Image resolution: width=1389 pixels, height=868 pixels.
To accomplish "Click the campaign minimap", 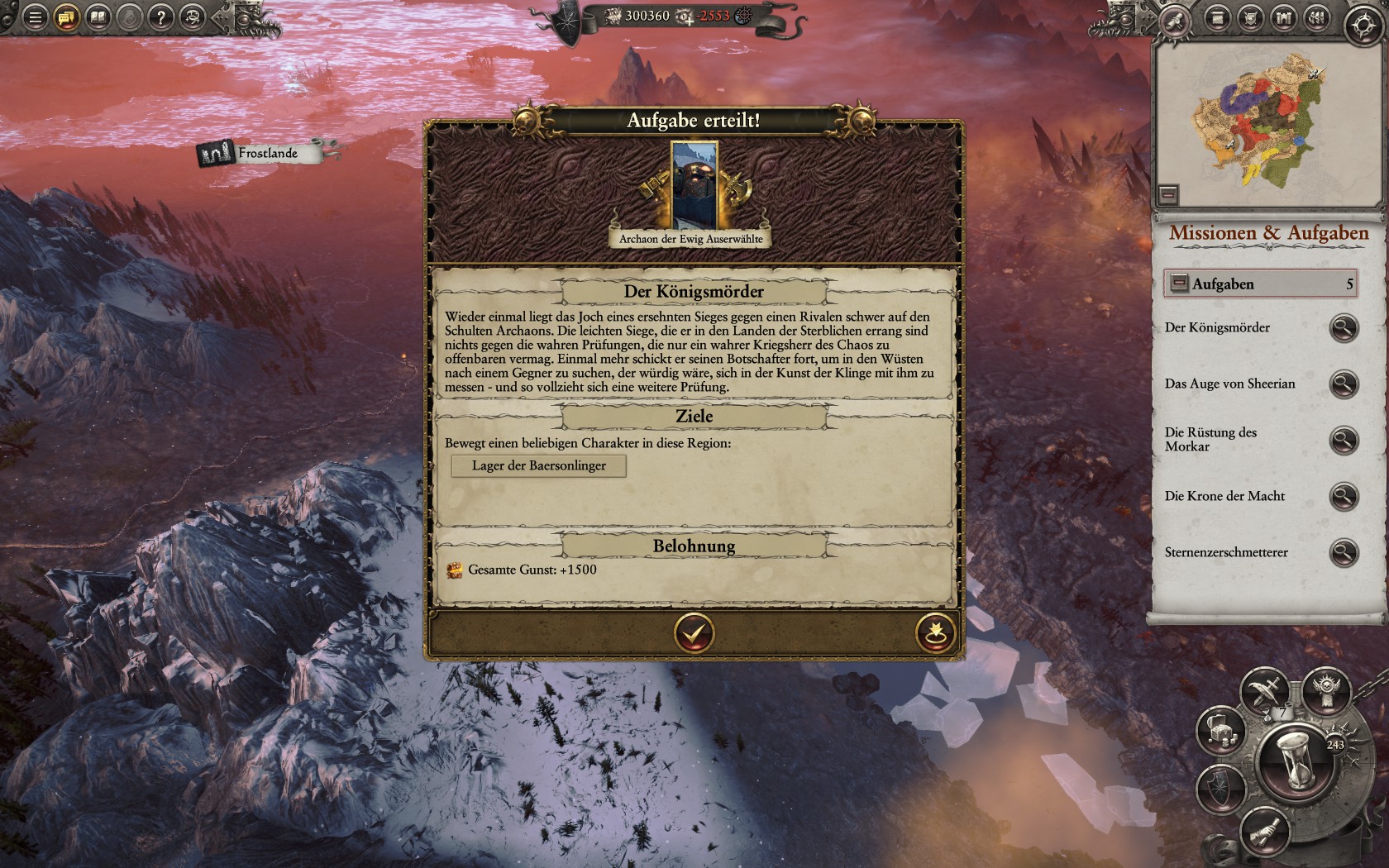I will tap(1265, 120).
